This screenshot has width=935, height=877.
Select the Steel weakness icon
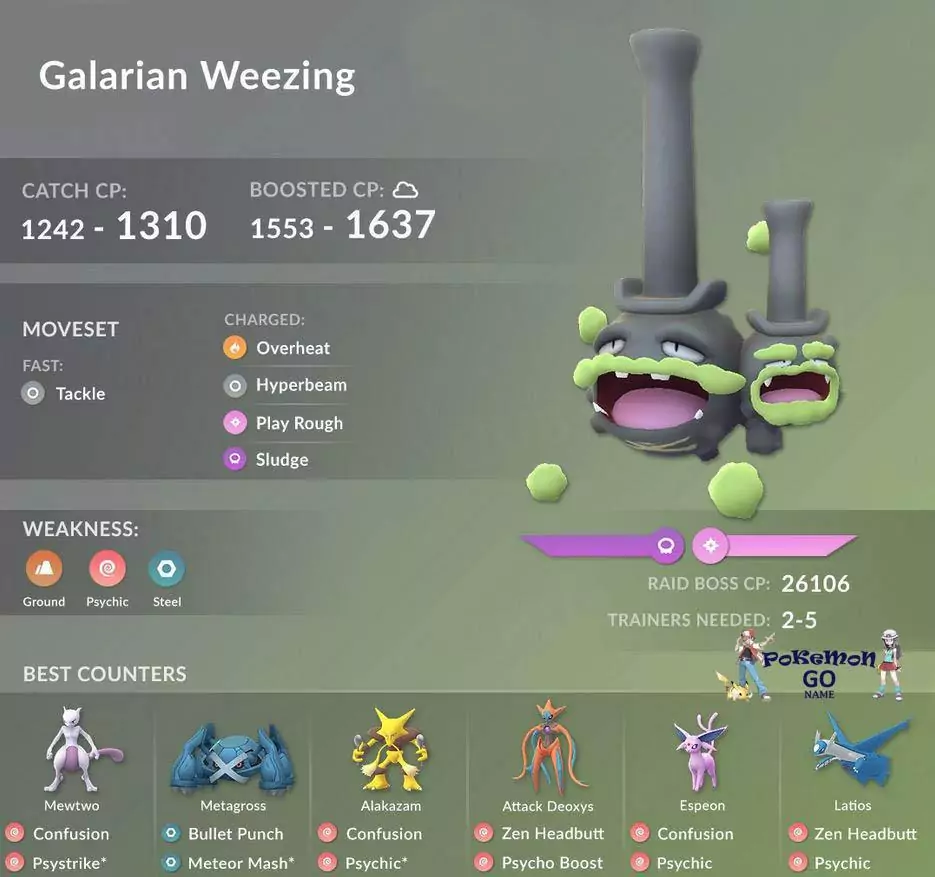167,570
